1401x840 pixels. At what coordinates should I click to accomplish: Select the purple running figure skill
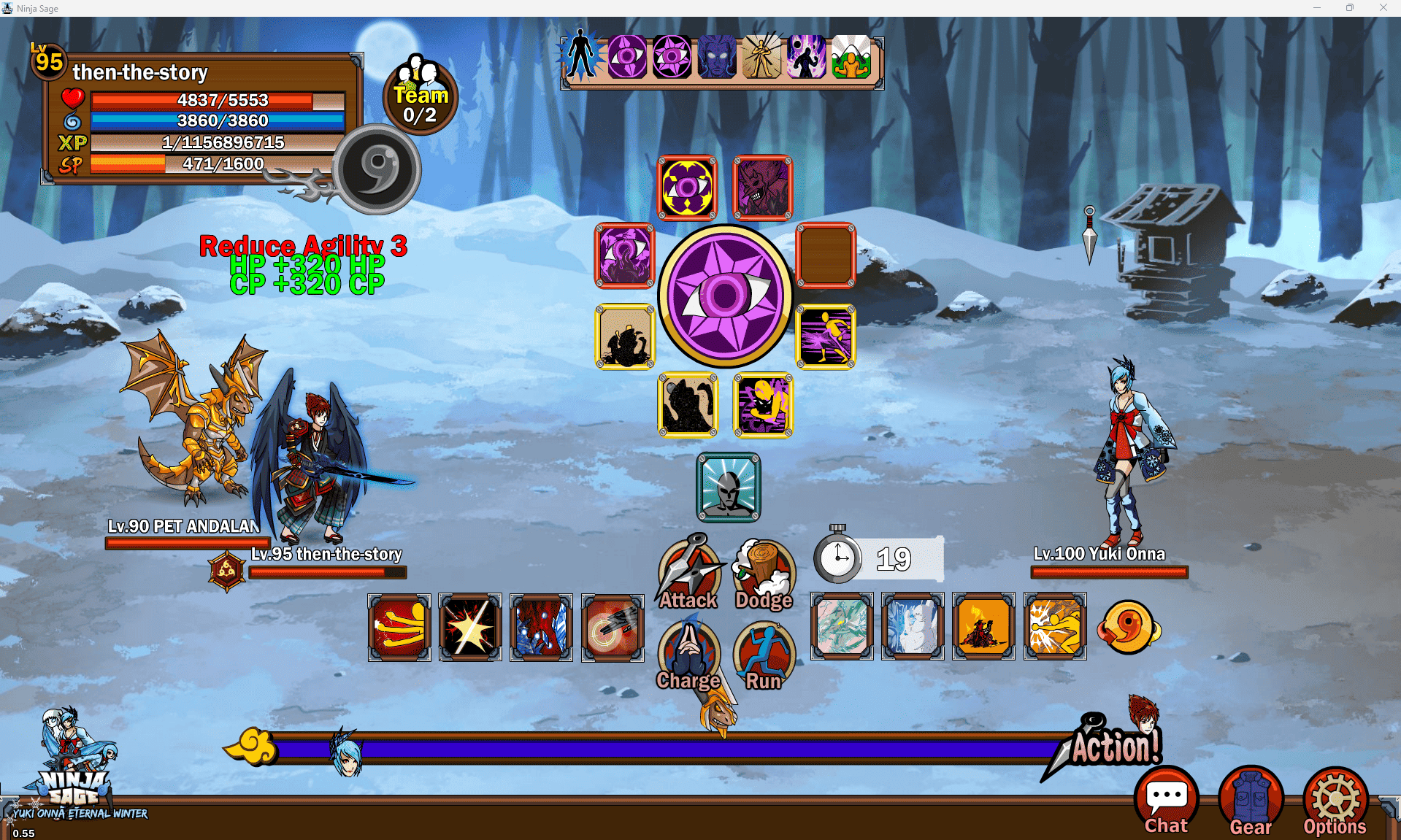pyautogui.click(x=826, y=336)
